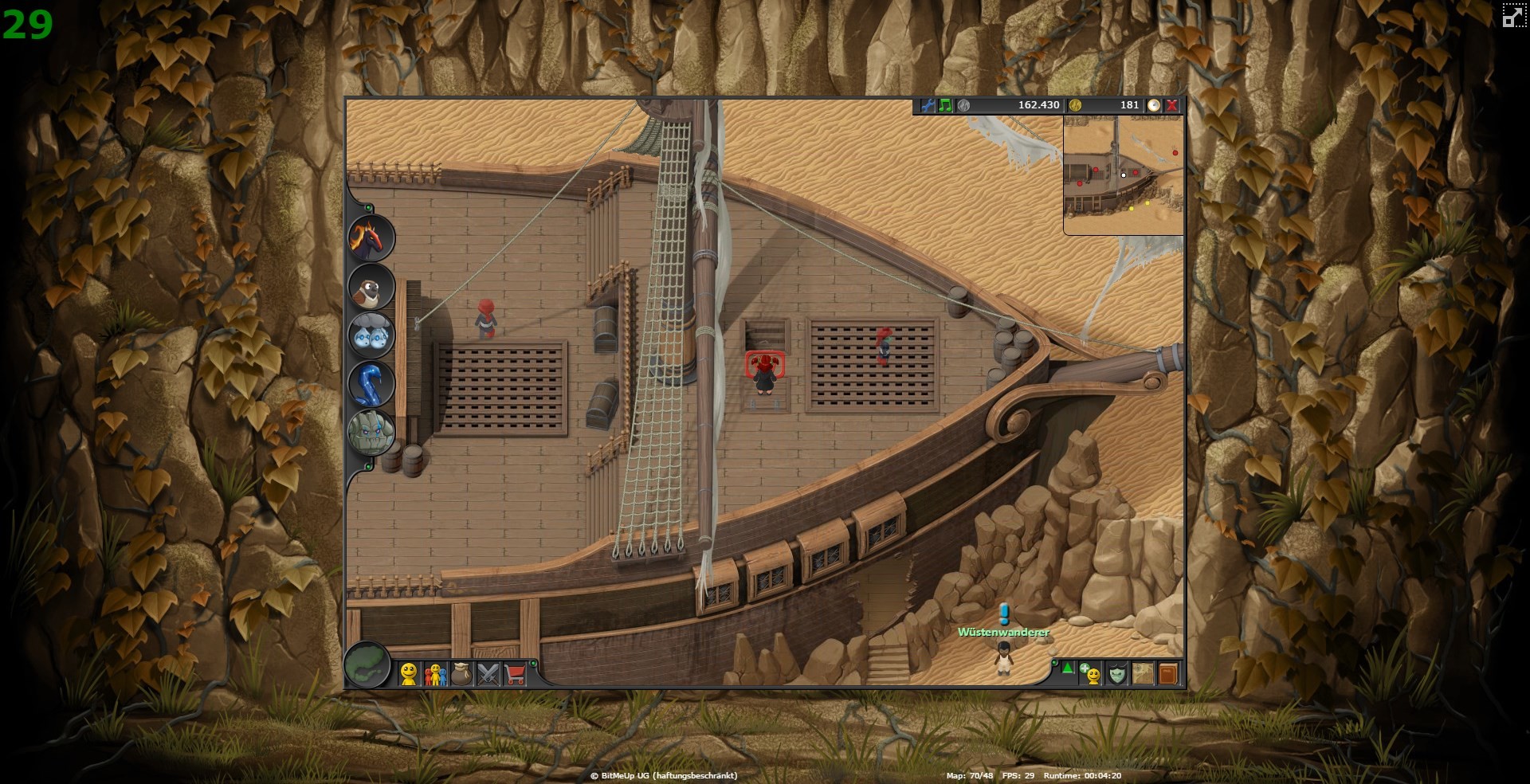Open the brown book icon bottom right
The width and height of the screenshot is (1530, 784).
click(x=1167, y=675)
